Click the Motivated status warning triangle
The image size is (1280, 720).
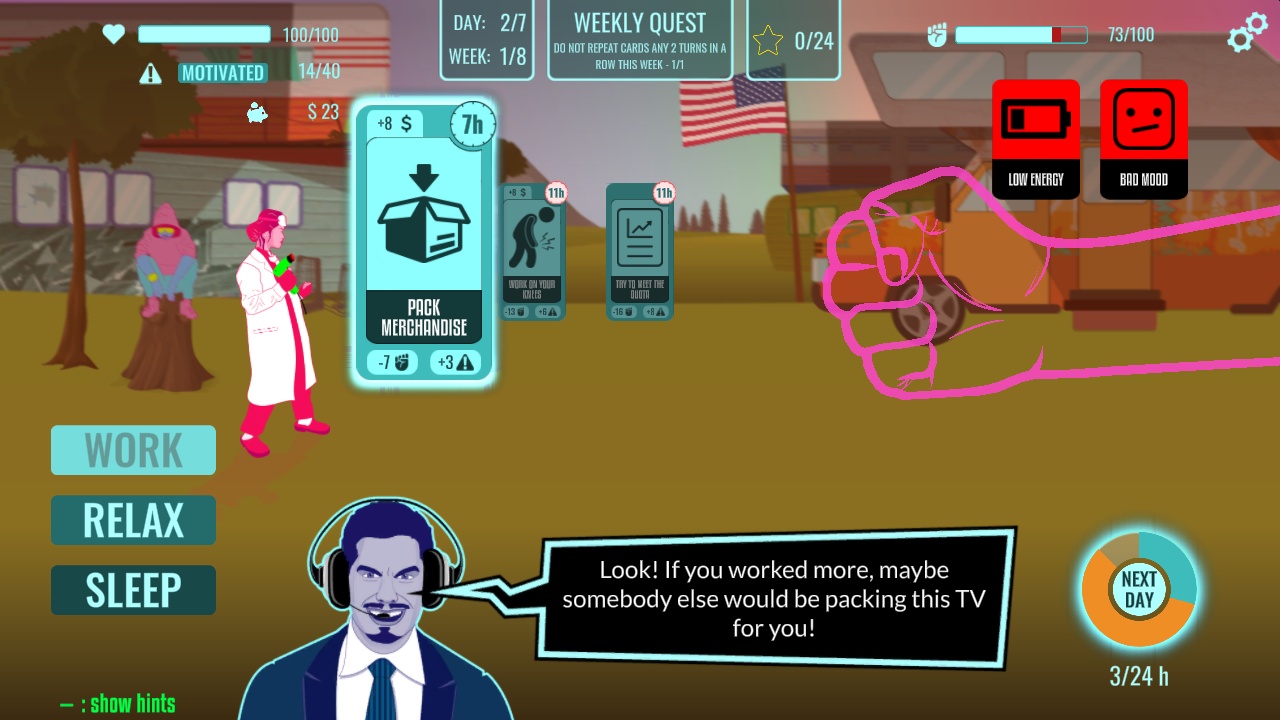coord(152,73)
